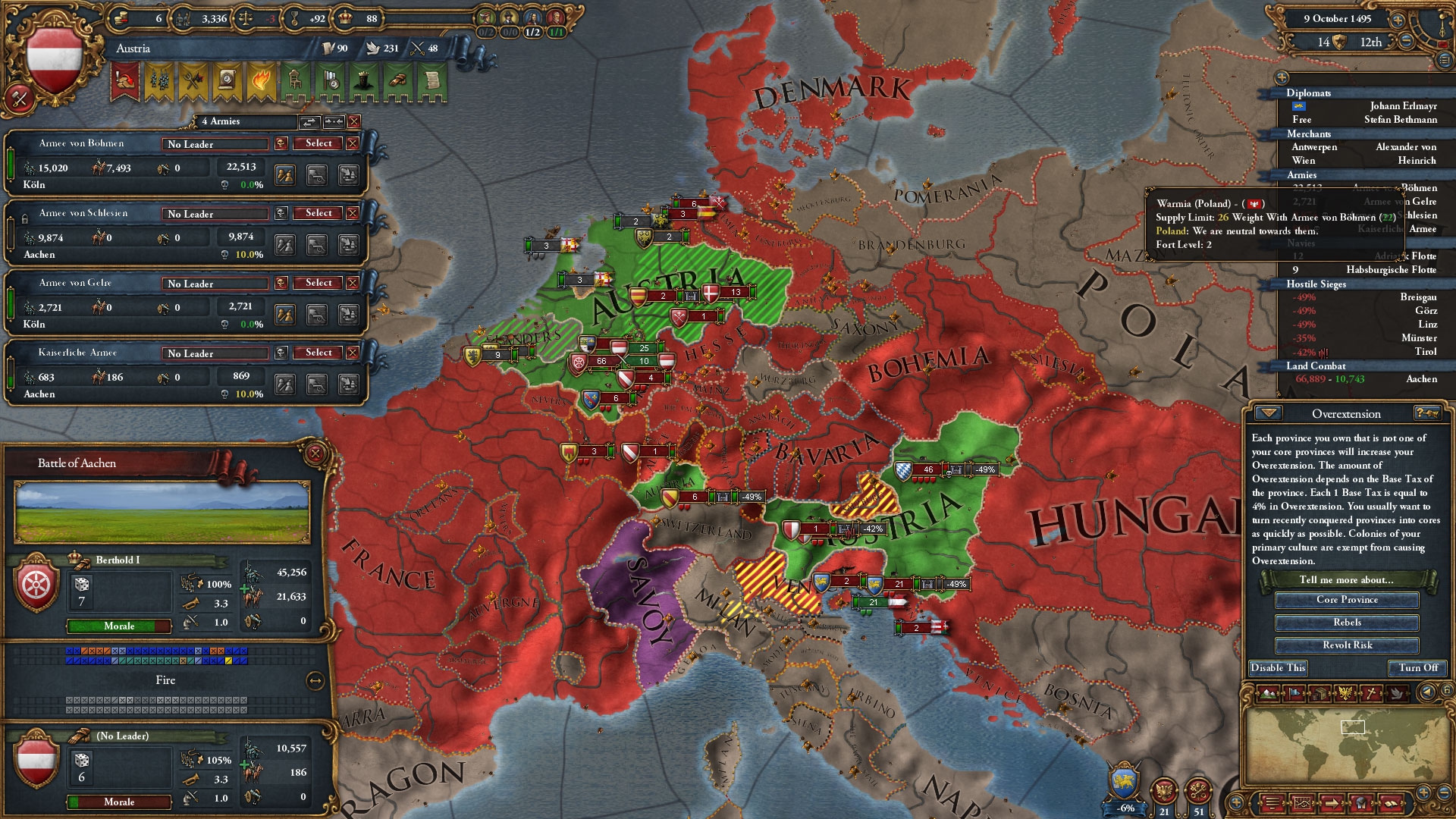
Task: Select the Armee von Böhmen army
Action: click(318, 143)
